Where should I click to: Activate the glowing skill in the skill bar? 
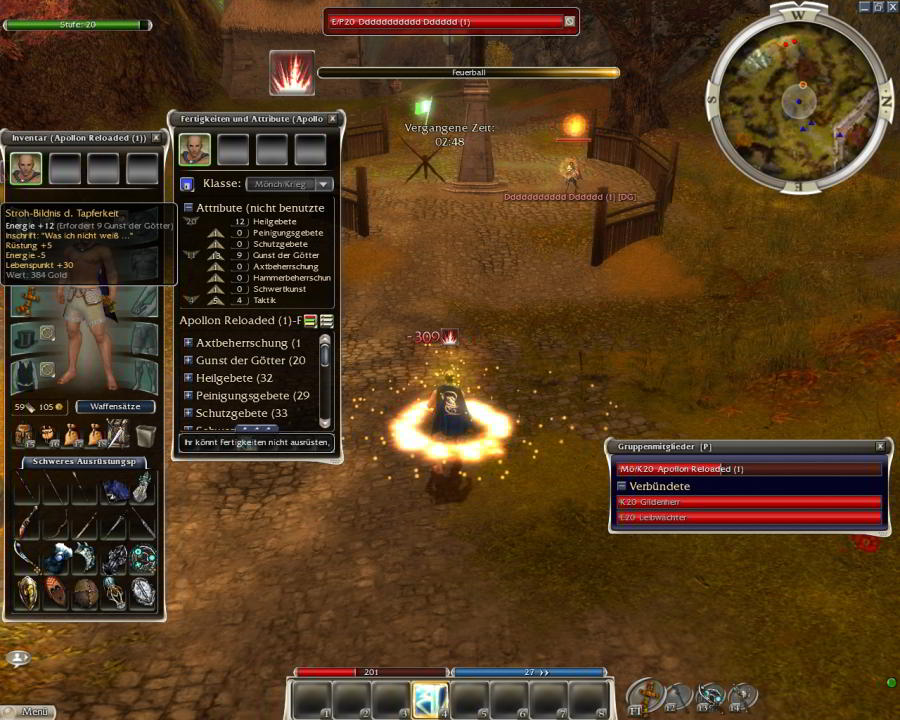[430, 699]
